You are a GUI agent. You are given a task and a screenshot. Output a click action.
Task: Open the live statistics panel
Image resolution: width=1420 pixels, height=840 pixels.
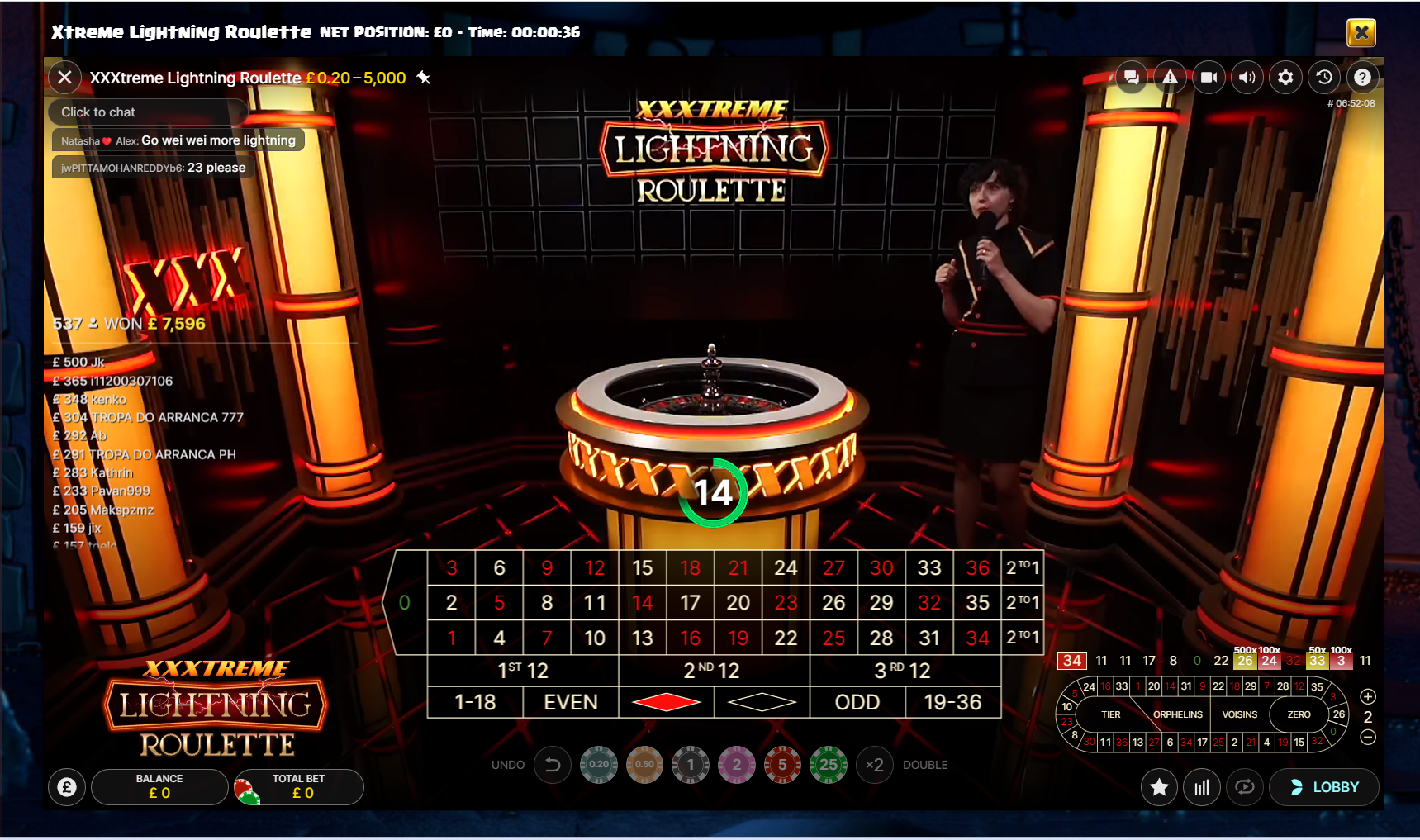1202,786
